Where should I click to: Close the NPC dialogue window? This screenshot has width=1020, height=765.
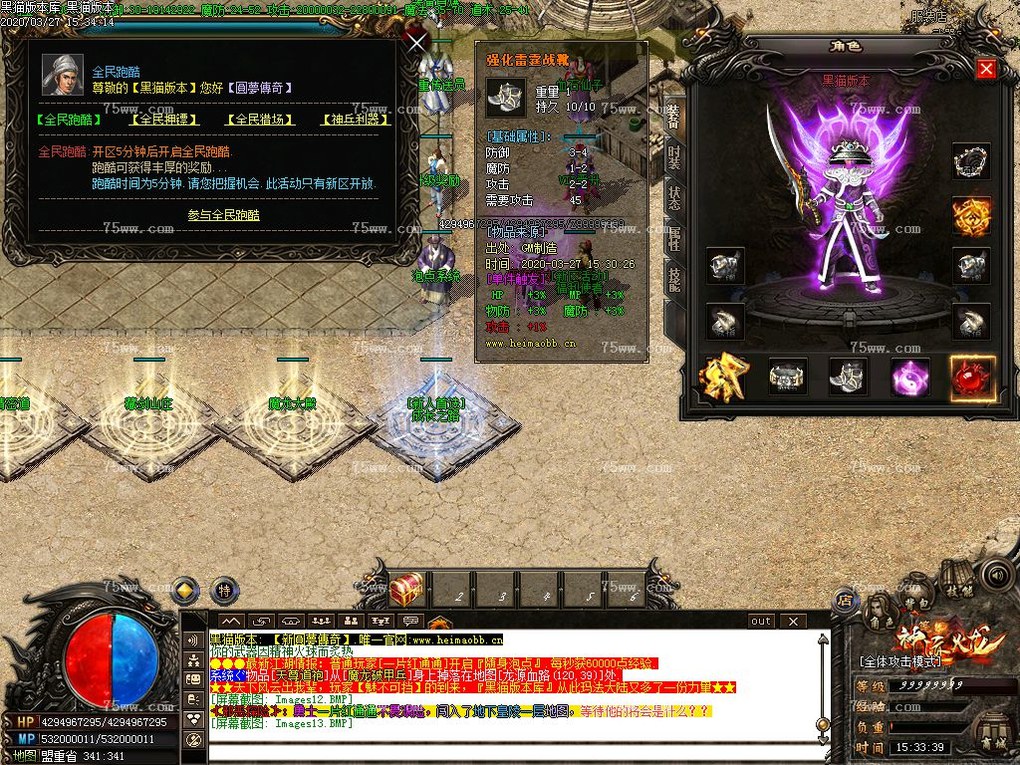(417, 41)
